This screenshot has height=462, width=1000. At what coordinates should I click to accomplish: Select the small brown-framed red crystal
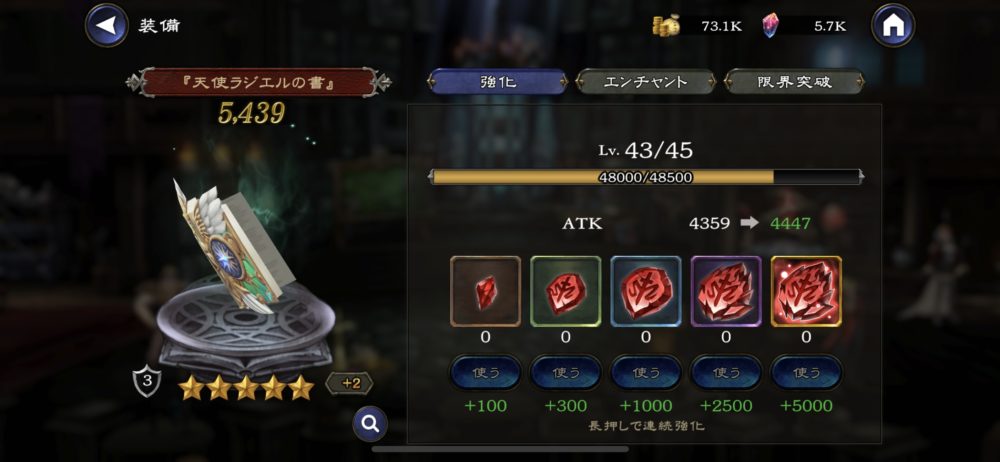pos(486,291)
